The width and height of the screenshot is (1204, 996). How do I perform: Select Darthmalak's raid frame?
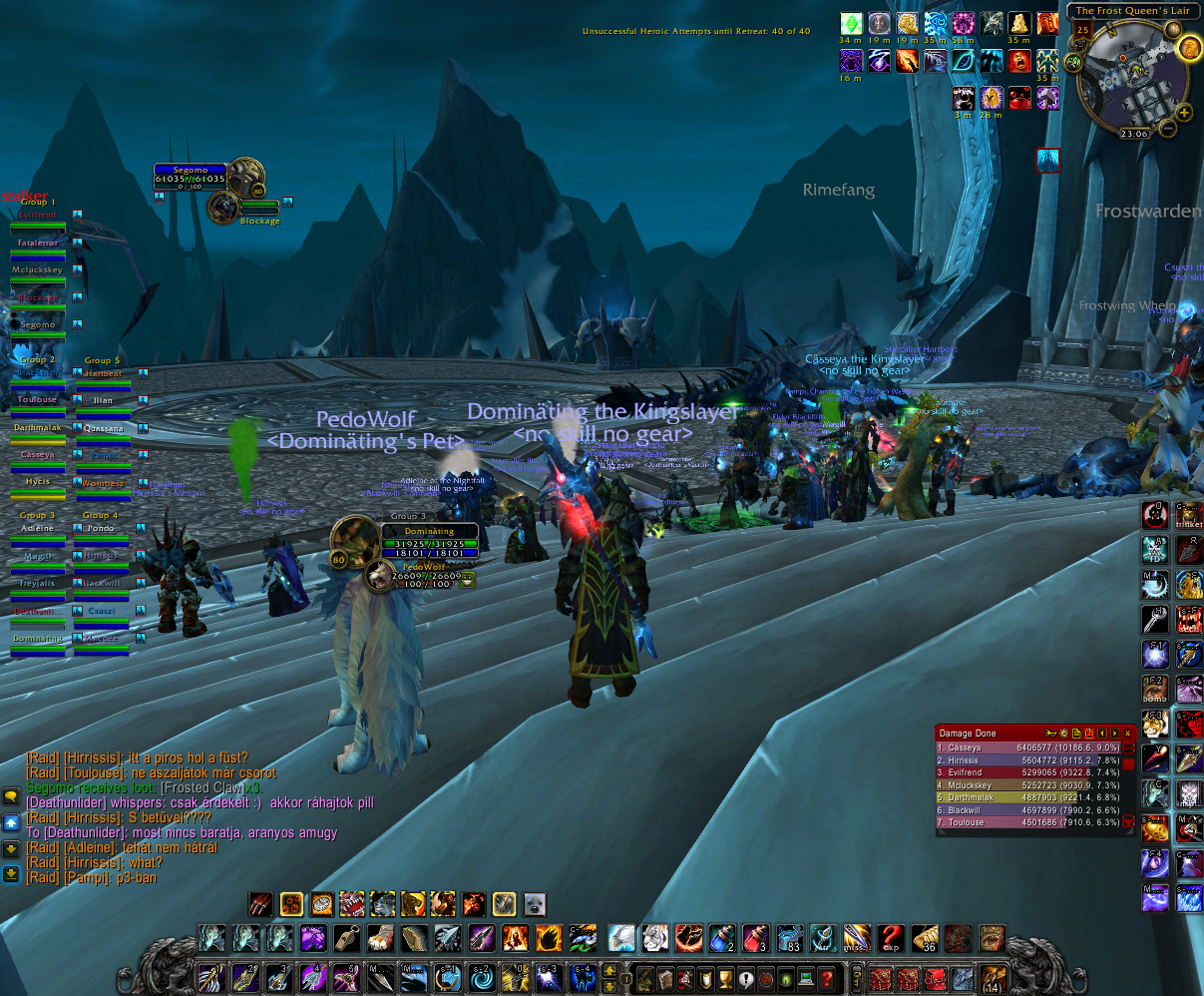pos(38,432)
